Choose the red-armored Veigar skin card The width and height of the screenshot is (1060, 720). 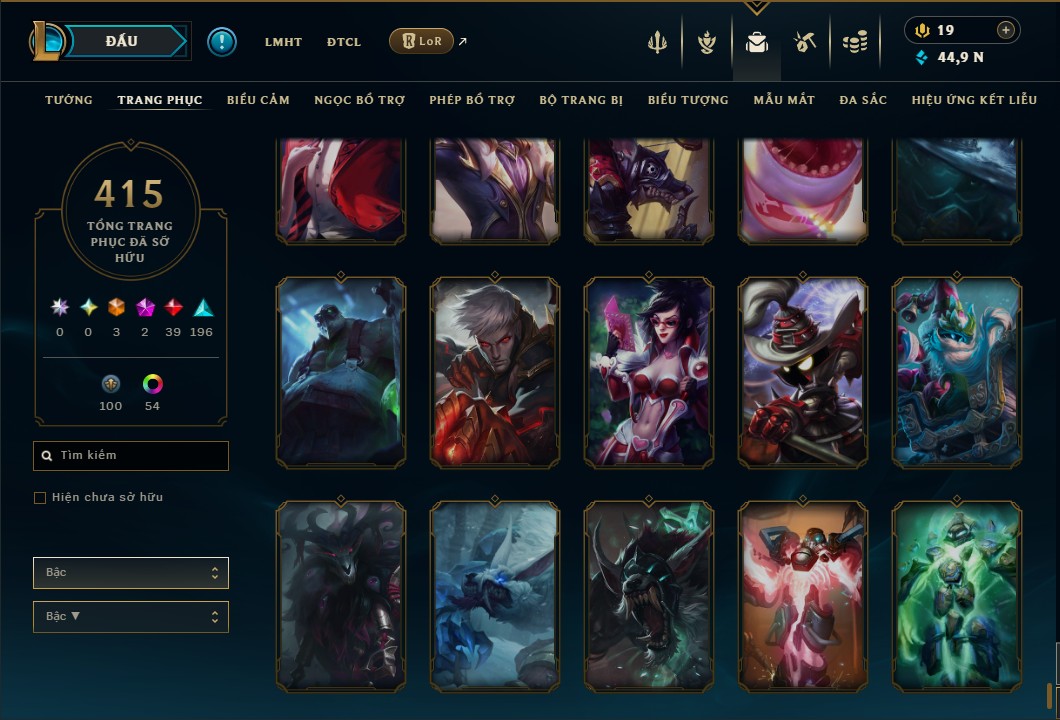tap(803, 372)
